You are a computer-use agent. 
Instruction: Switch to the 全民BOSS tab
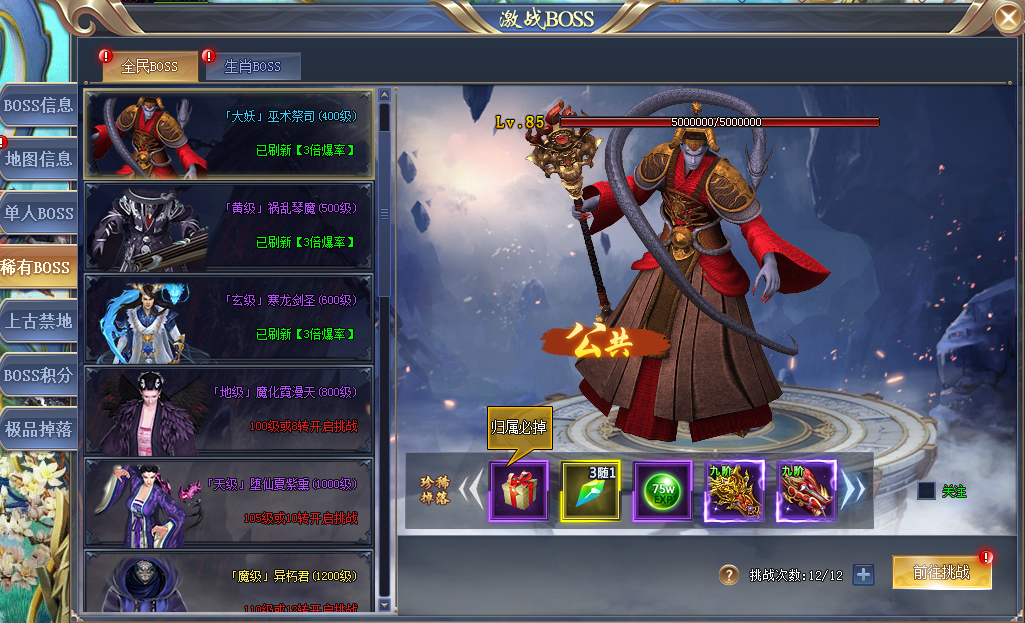pyautogui.click(x=149, y=67)
